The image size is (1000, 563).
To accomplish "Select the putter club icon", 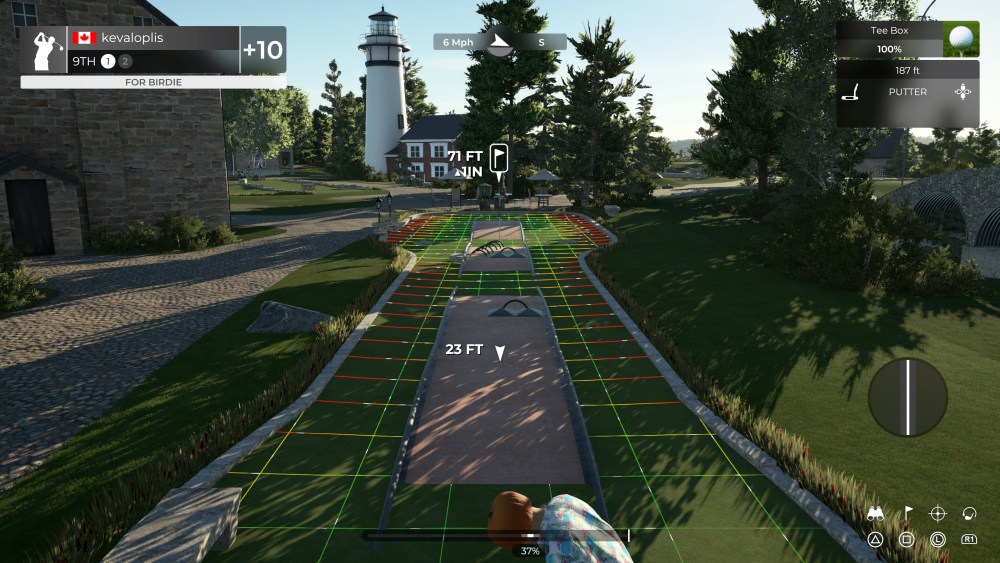I will [x=853, y=93].
